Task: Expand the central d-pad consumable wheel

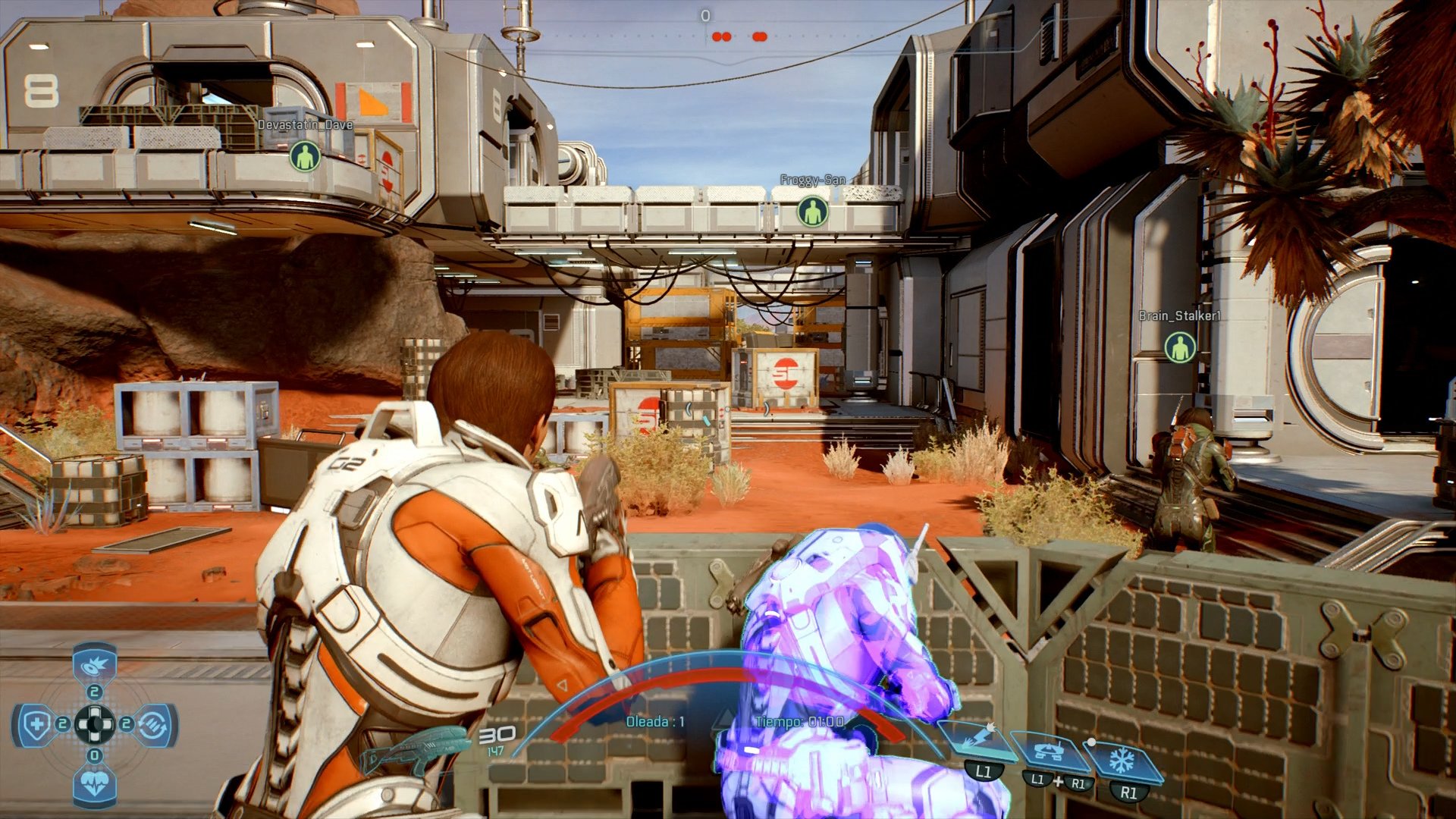Action: (x=96, y=723)
